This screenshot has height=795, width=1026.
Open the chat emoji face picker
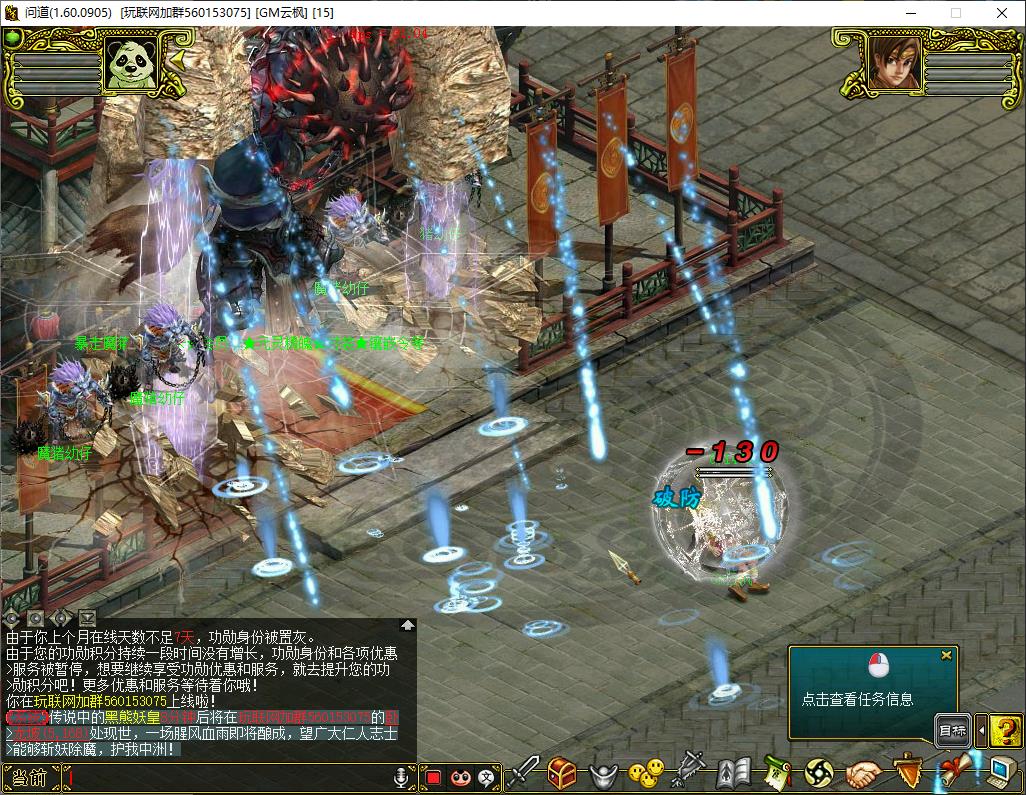[460, 777]
